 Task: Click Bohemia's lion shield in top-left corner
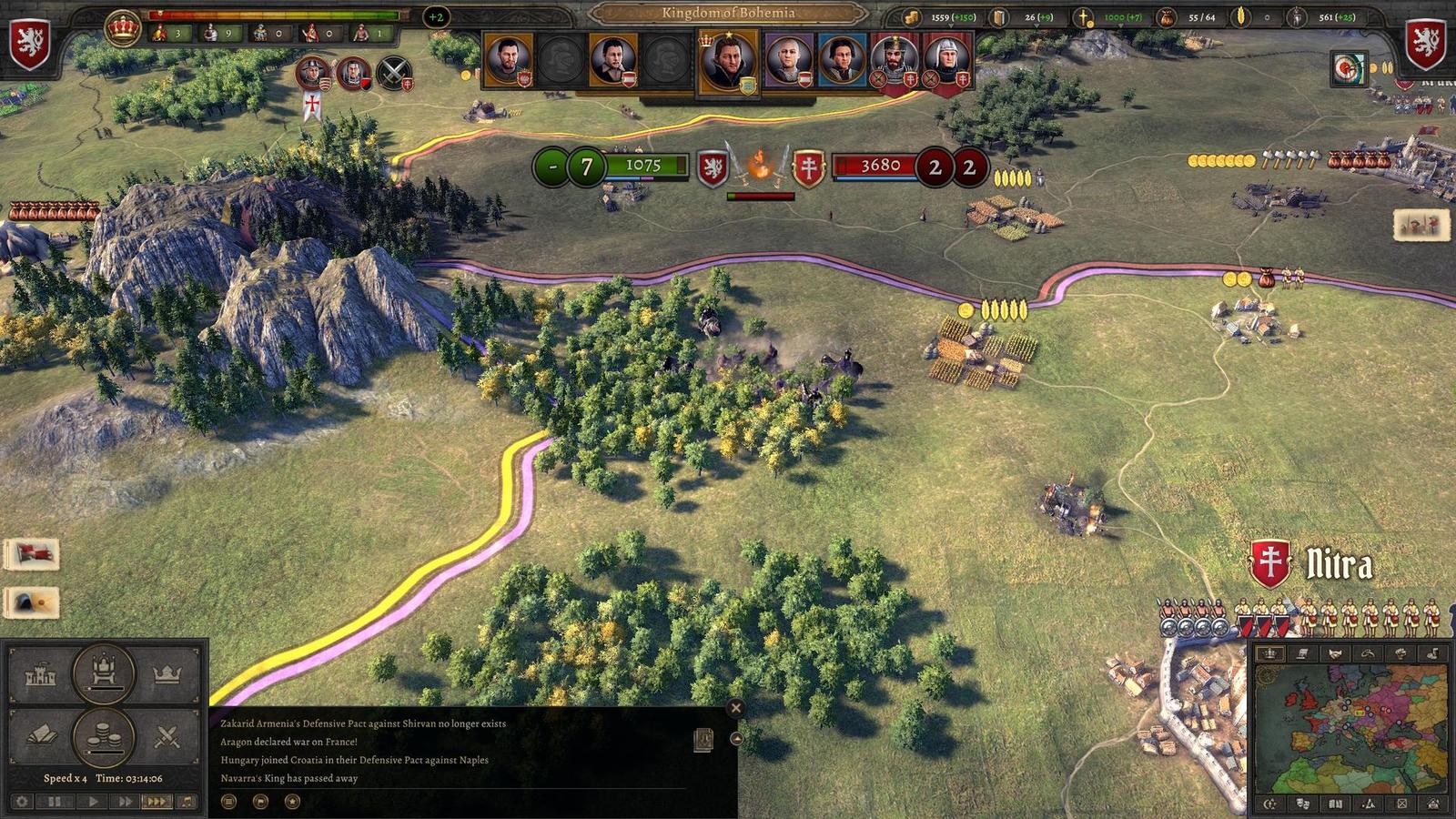click(x=29, y=44)
